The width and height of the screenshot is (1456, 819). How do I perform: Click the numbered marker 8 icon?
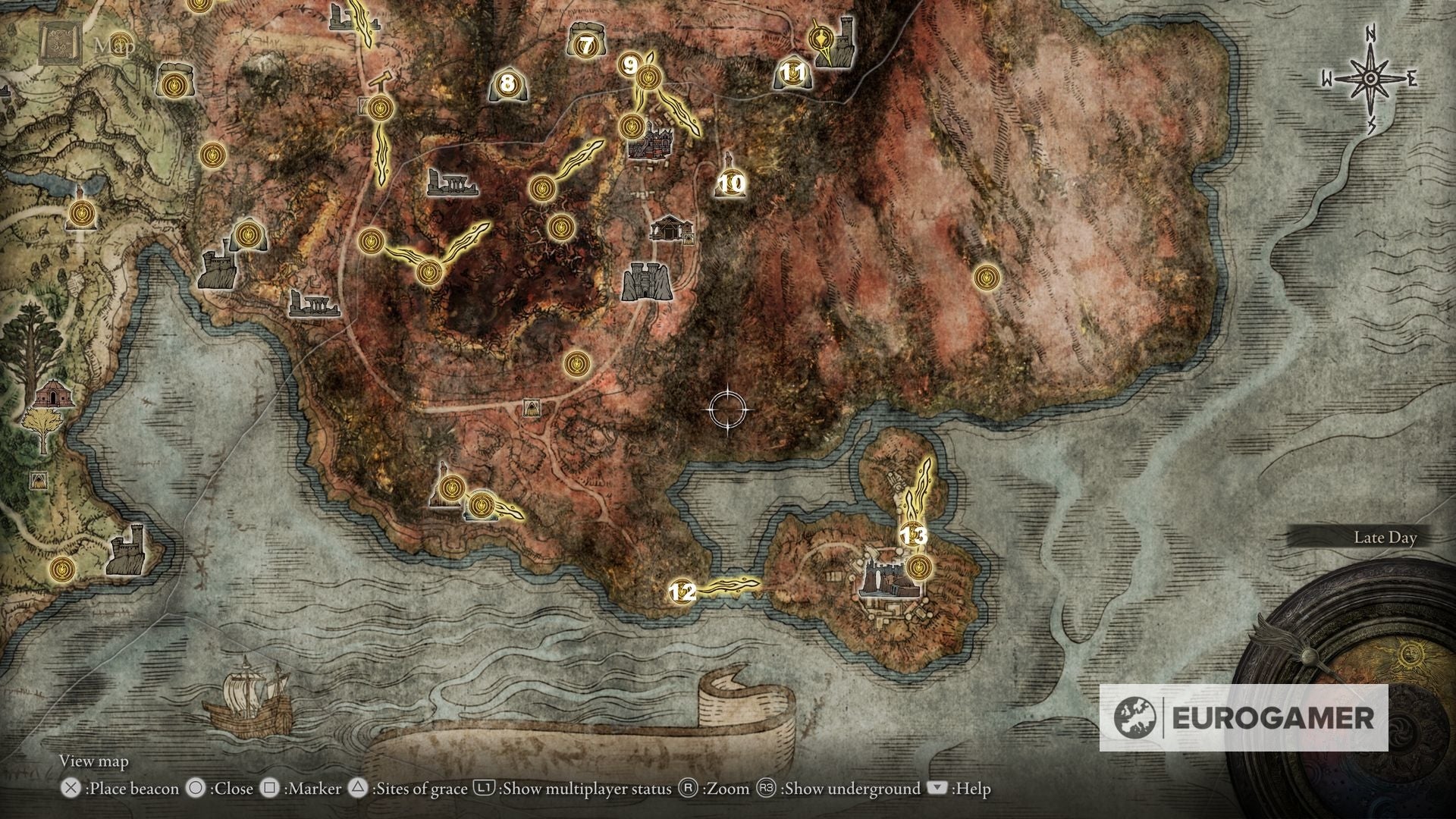[x=507, y=83]
